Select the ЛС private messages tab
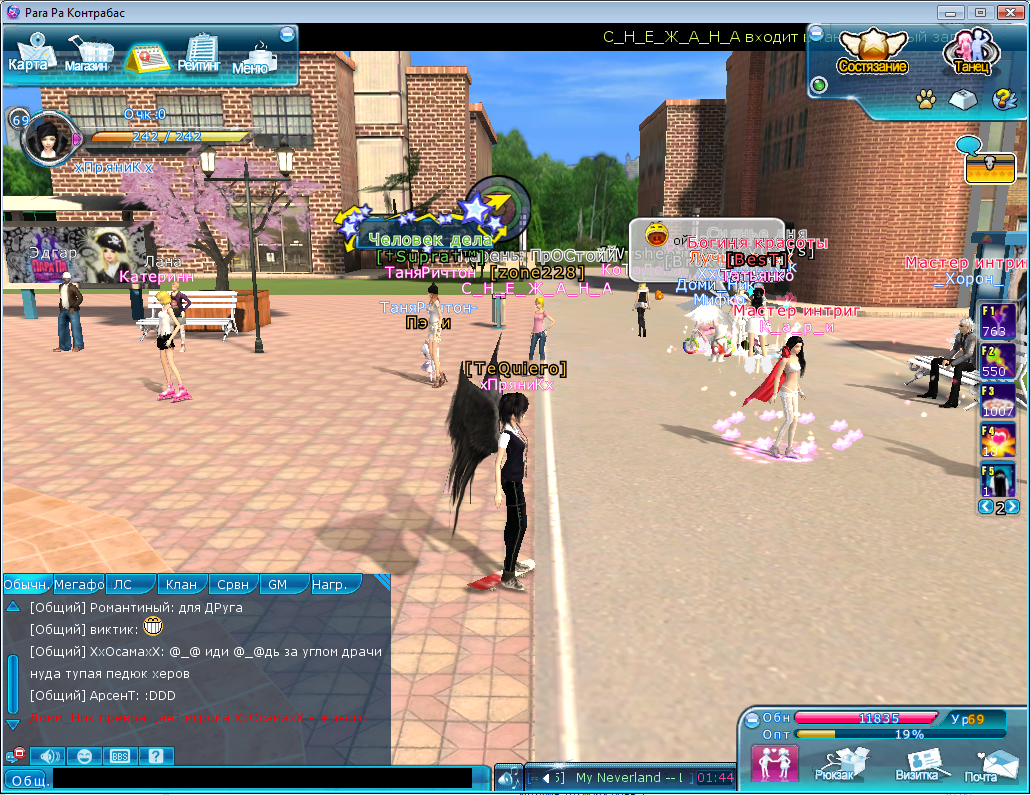Viewport: 1030px width, 795px height. pyautogui.click(x=123, y=584)
